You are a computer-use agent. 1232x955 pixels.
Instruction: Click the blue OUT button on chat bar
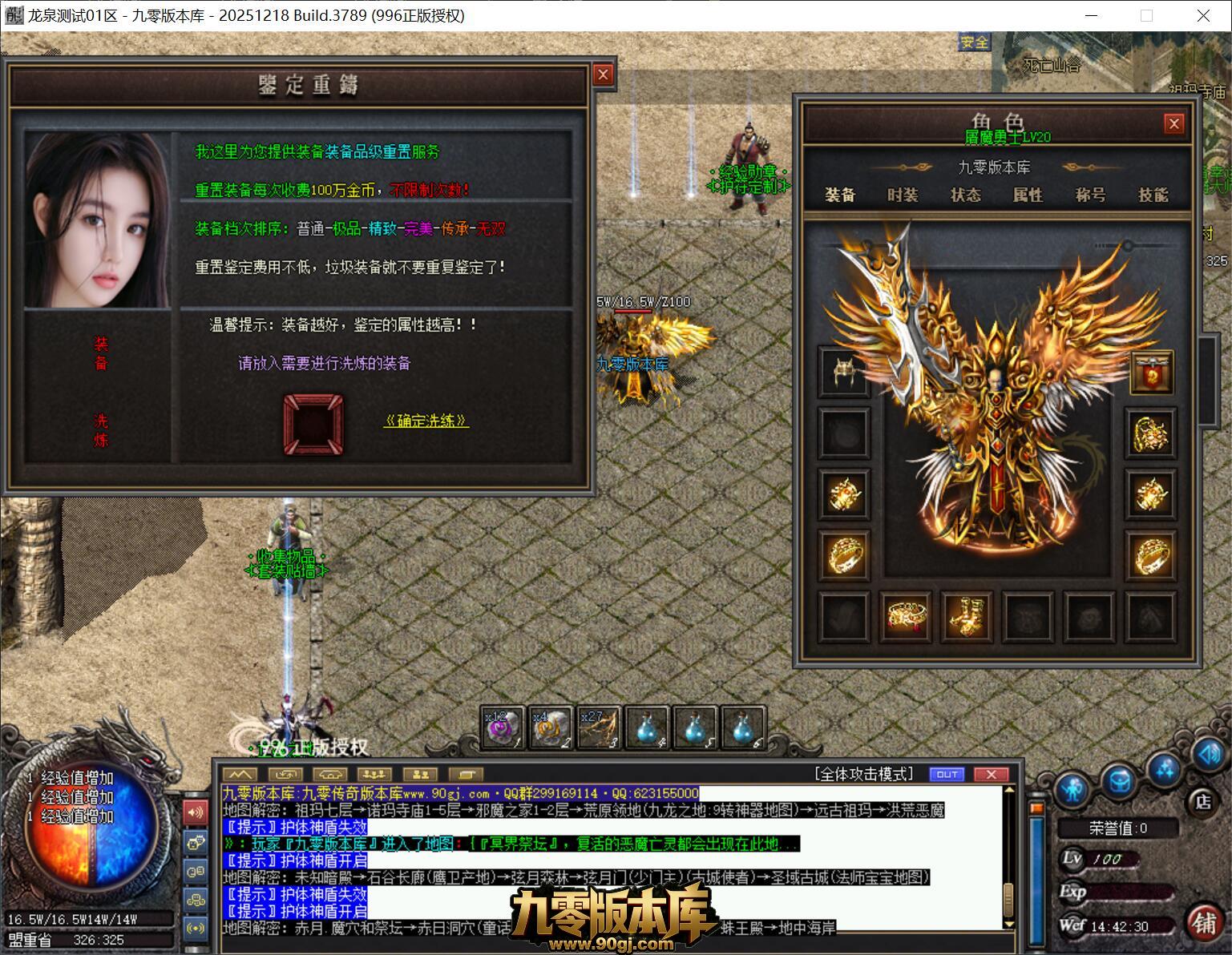[x=947, y=774]
